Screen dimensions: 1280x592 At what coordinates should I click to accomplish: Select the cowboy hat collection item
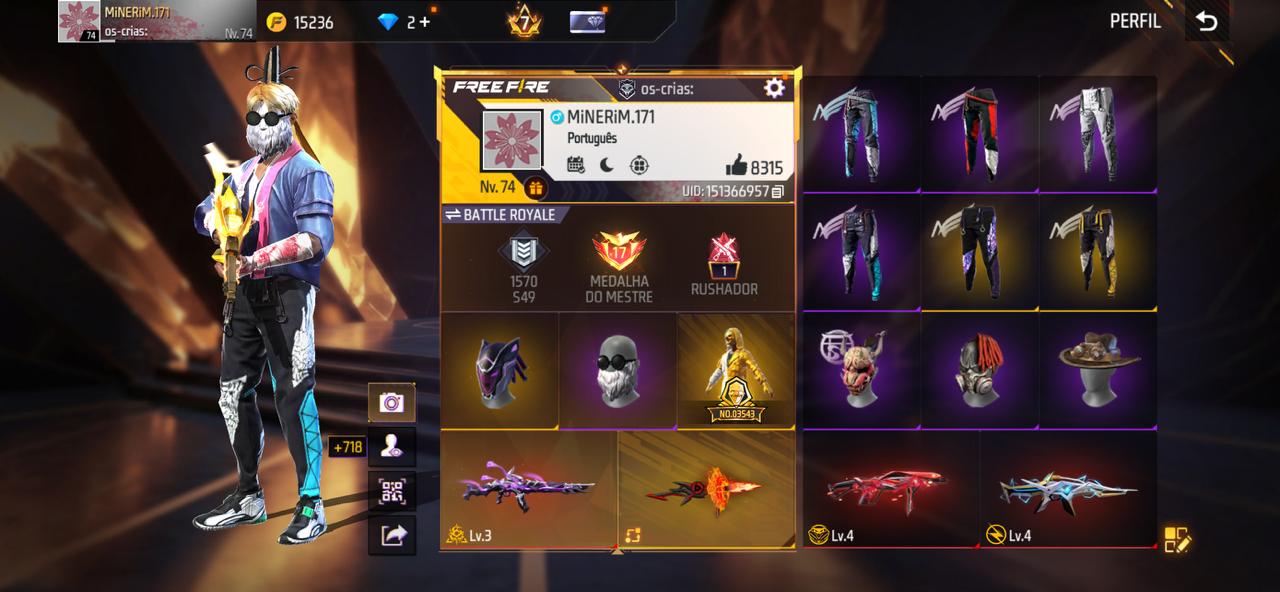pos(1098,370)
